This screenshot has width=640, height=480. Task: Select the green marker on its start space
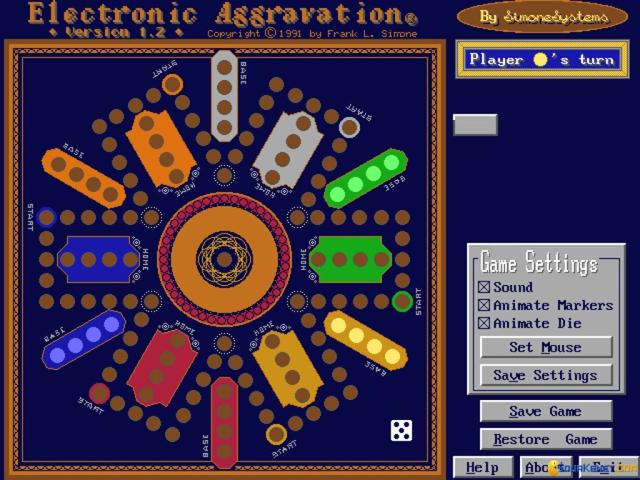click(x=402, y=300)
